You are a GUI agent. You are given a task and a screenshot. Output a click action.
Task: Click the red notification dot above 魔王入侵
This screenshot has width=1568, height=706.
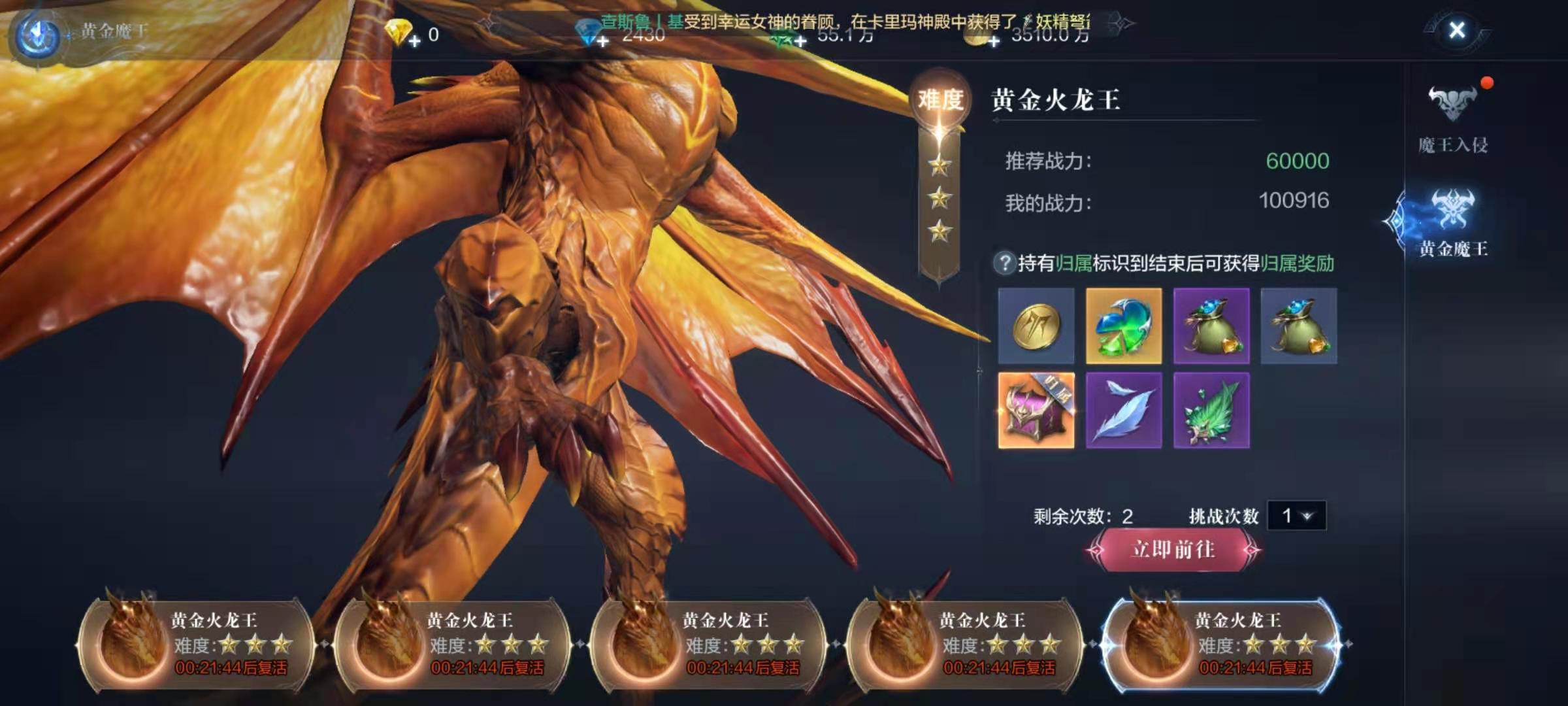click(x=1488, y=83)
